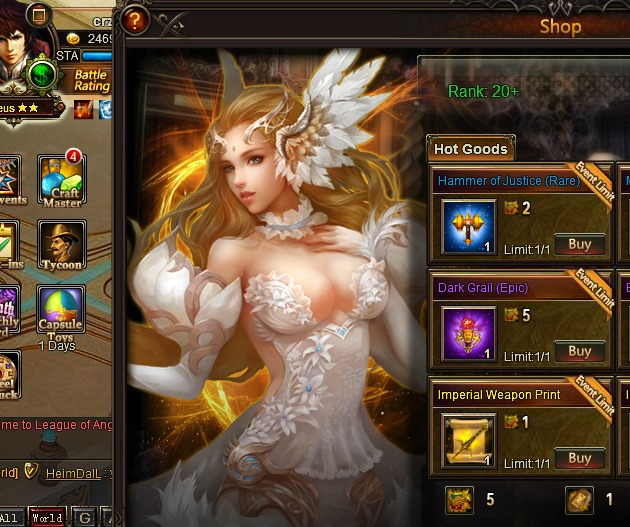Screen dimensions: 630x527
Task: Switch chat to the G channel tab
Action: point(84,518)
